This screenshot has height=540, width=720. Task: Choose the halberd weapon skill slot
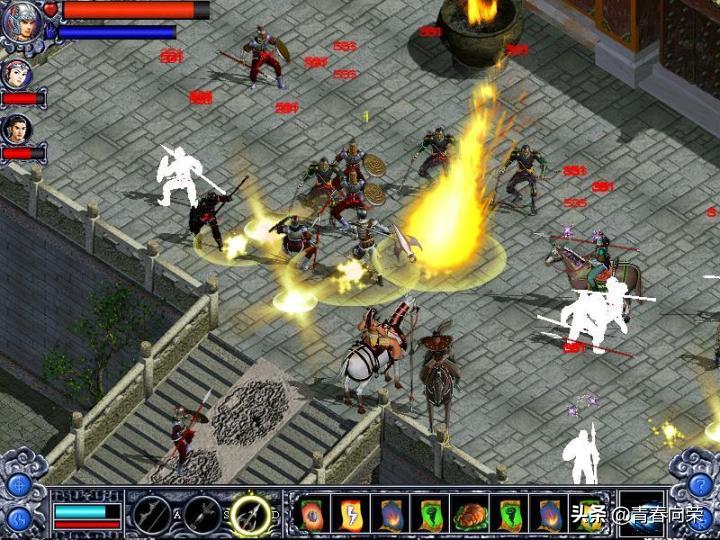point(153,514)
